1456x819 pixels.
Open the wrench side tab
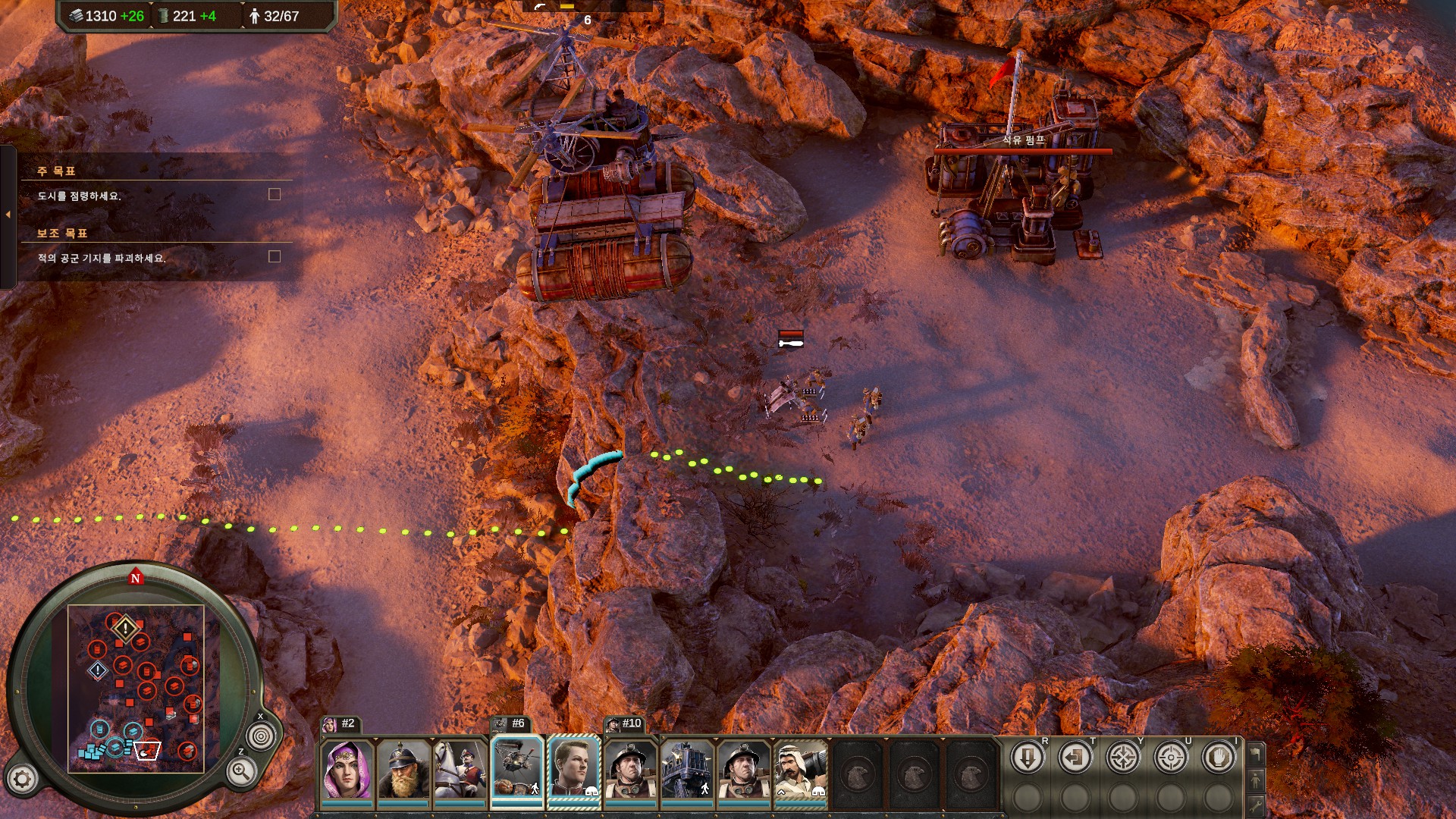tap(1256, 805)
